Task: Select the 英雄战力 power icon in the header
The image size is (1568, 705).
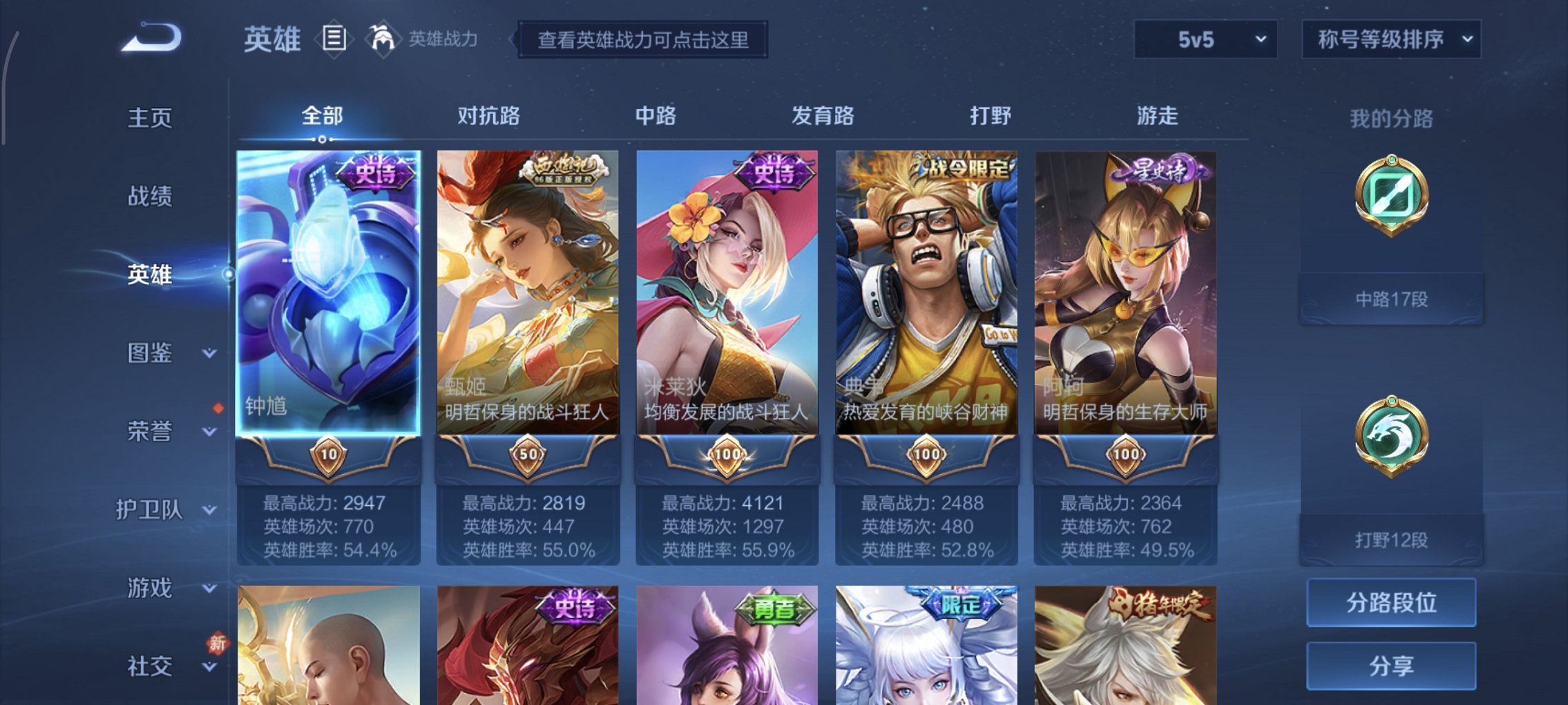Action: [x=383, y=40]
